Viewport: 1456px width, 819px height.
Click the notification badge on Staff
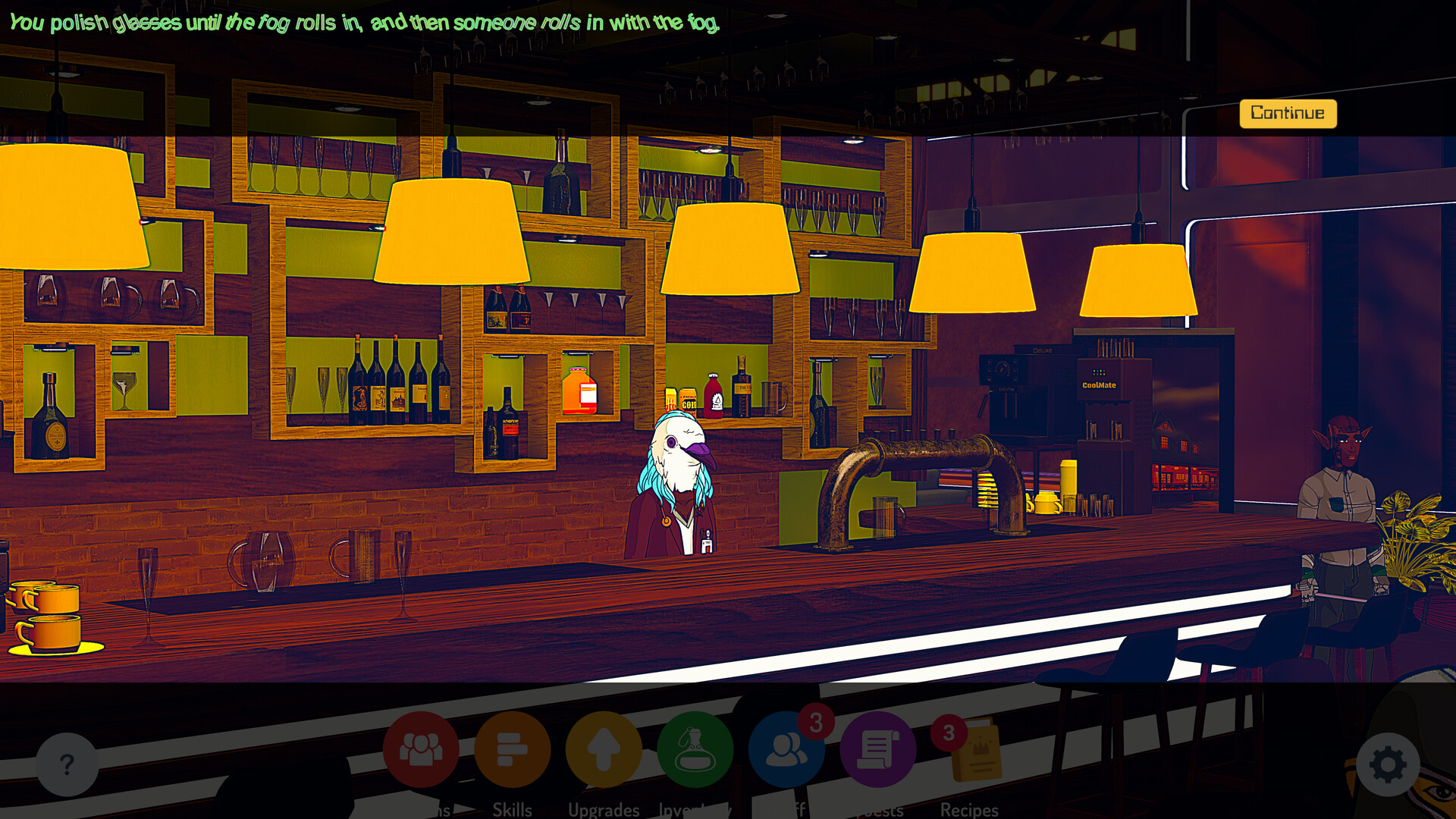(814, 722)
